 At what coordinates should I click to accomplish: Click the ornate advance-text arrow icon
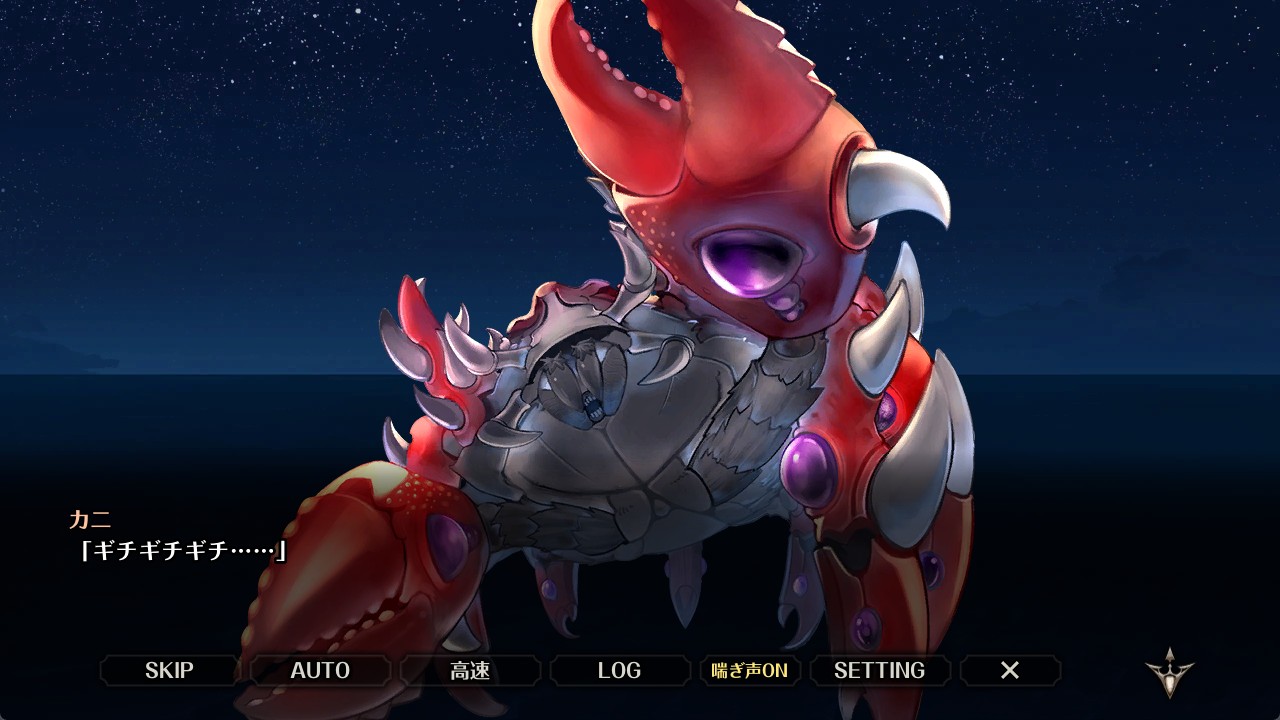click(x=1169, y=672)
